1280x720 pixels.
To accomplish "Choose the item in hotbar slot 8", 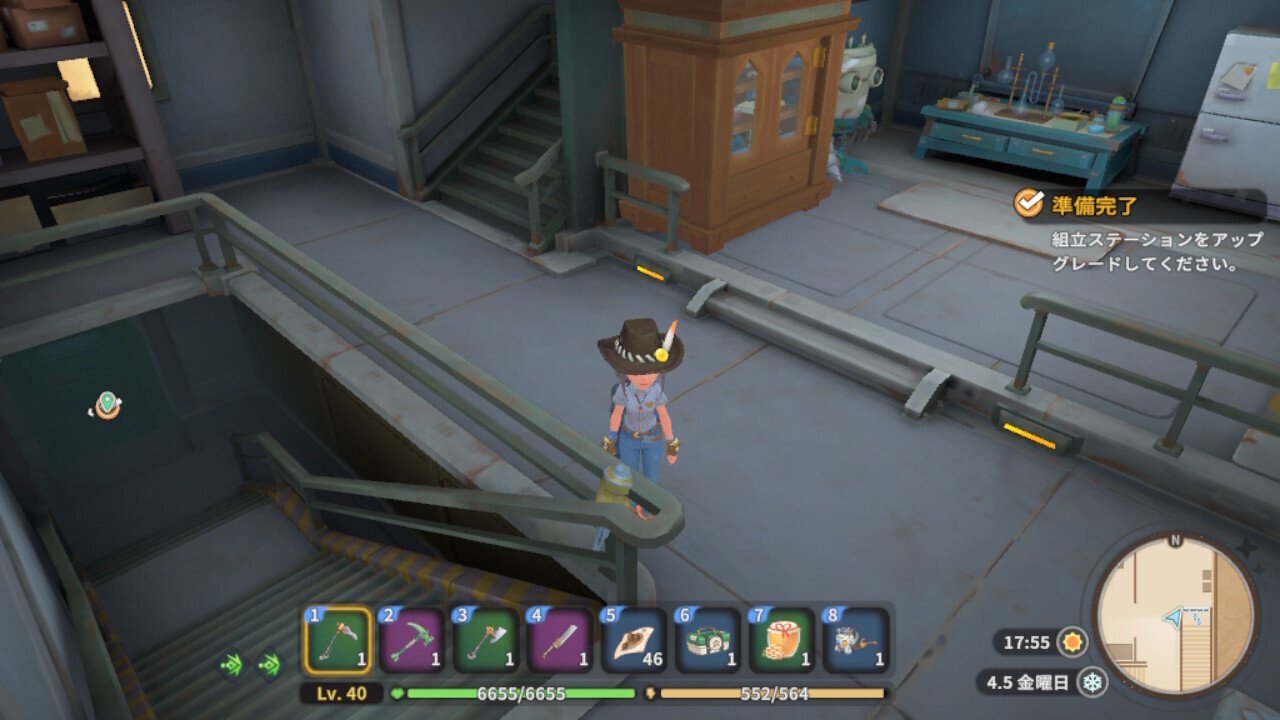I will [857, 641].
